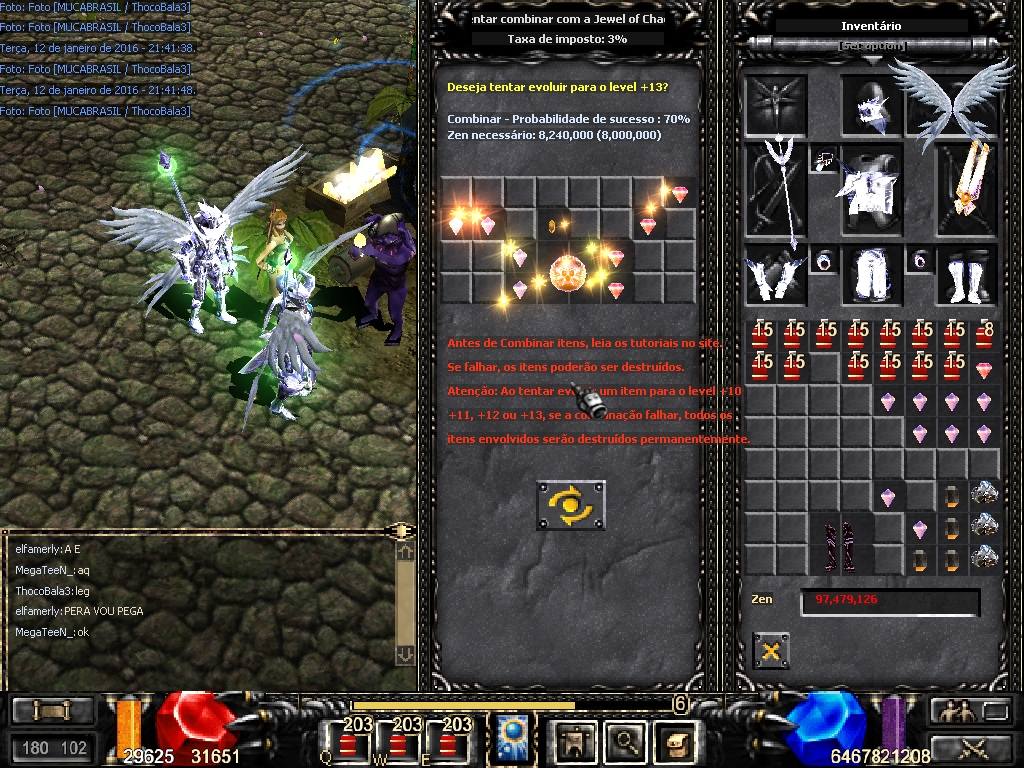Click the crossed swords button
This screenshot has height=768, width=1024.
coord(969,746)
